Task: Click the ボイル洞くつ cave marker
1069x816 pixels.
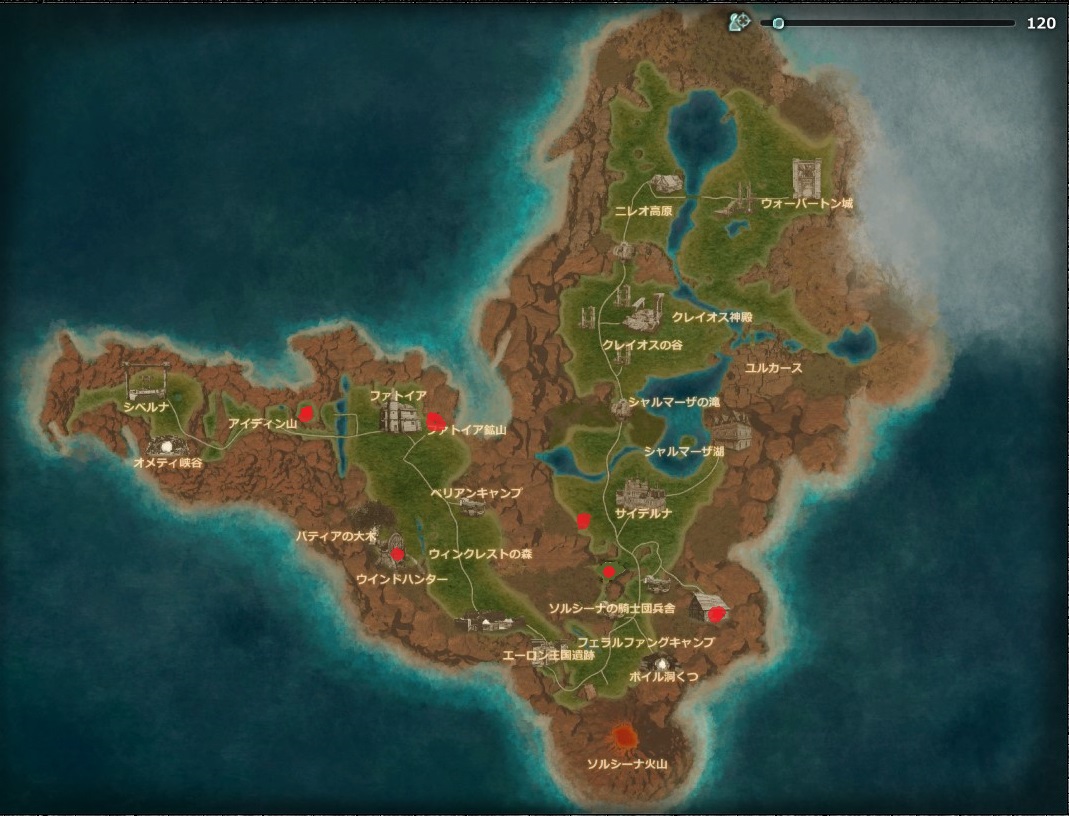Action: (660, 662)
